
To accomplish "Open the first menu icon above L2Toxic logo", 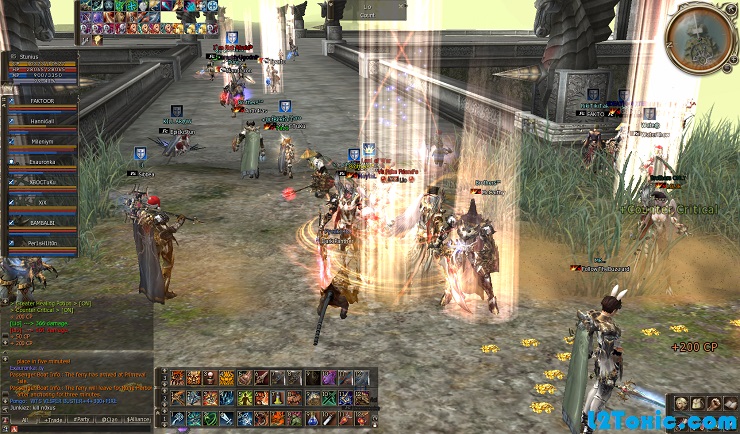I will coord(680,402).
